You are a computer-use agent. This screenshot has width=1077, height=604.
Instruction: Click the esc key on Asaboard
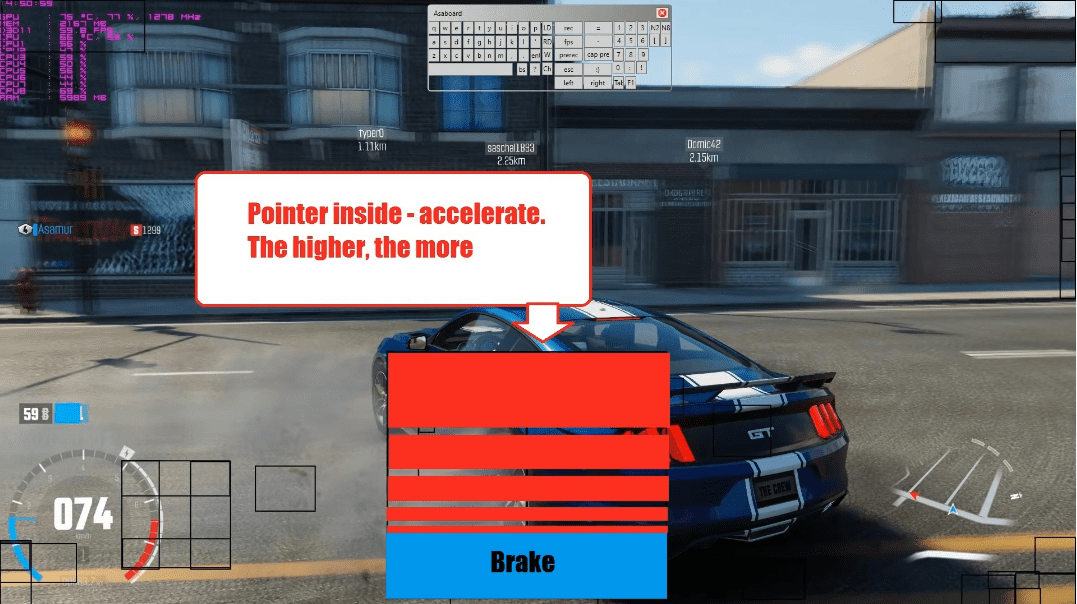568,70
